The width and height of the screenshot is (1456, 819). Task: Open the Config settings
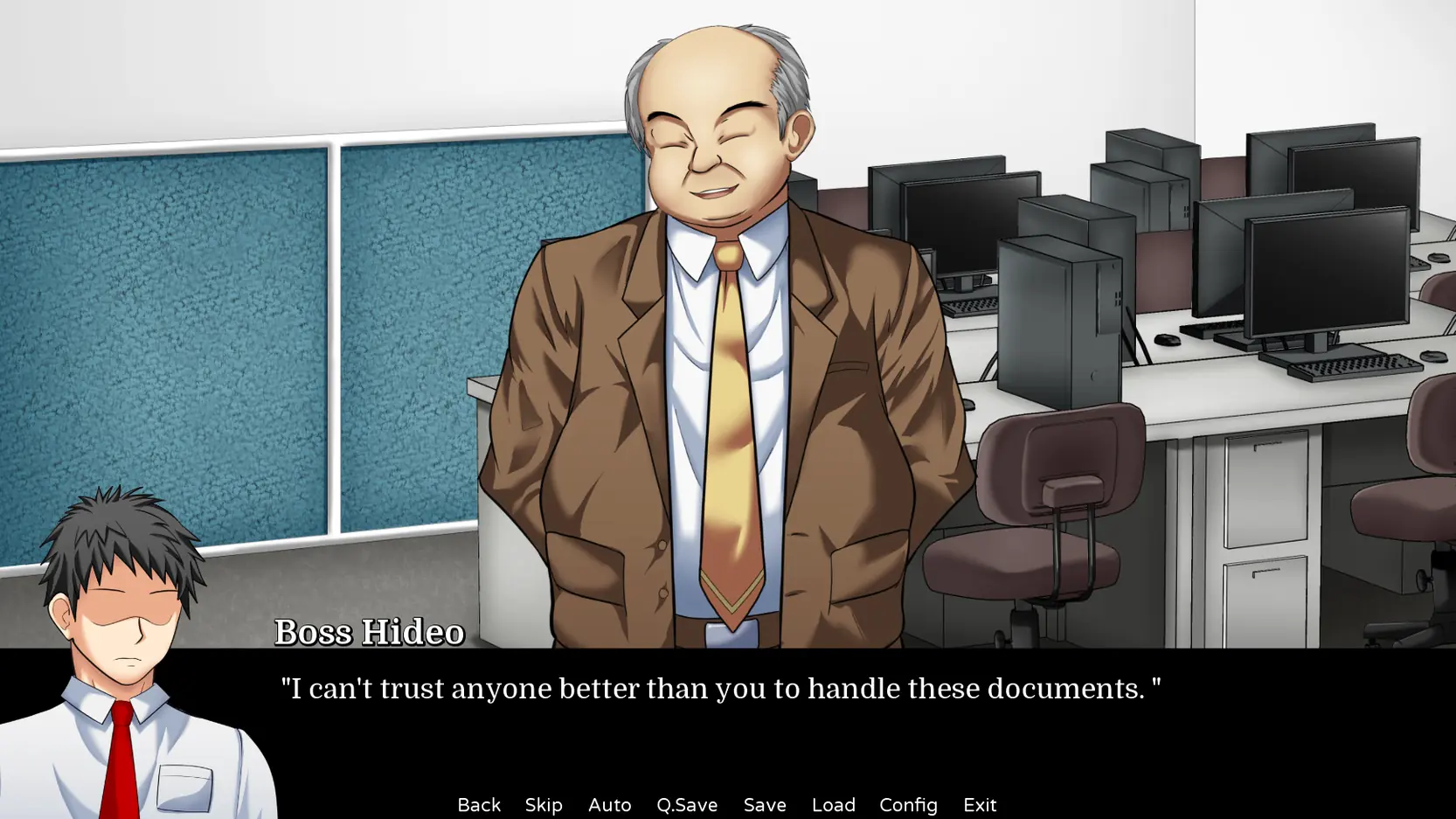click(908, 804)
